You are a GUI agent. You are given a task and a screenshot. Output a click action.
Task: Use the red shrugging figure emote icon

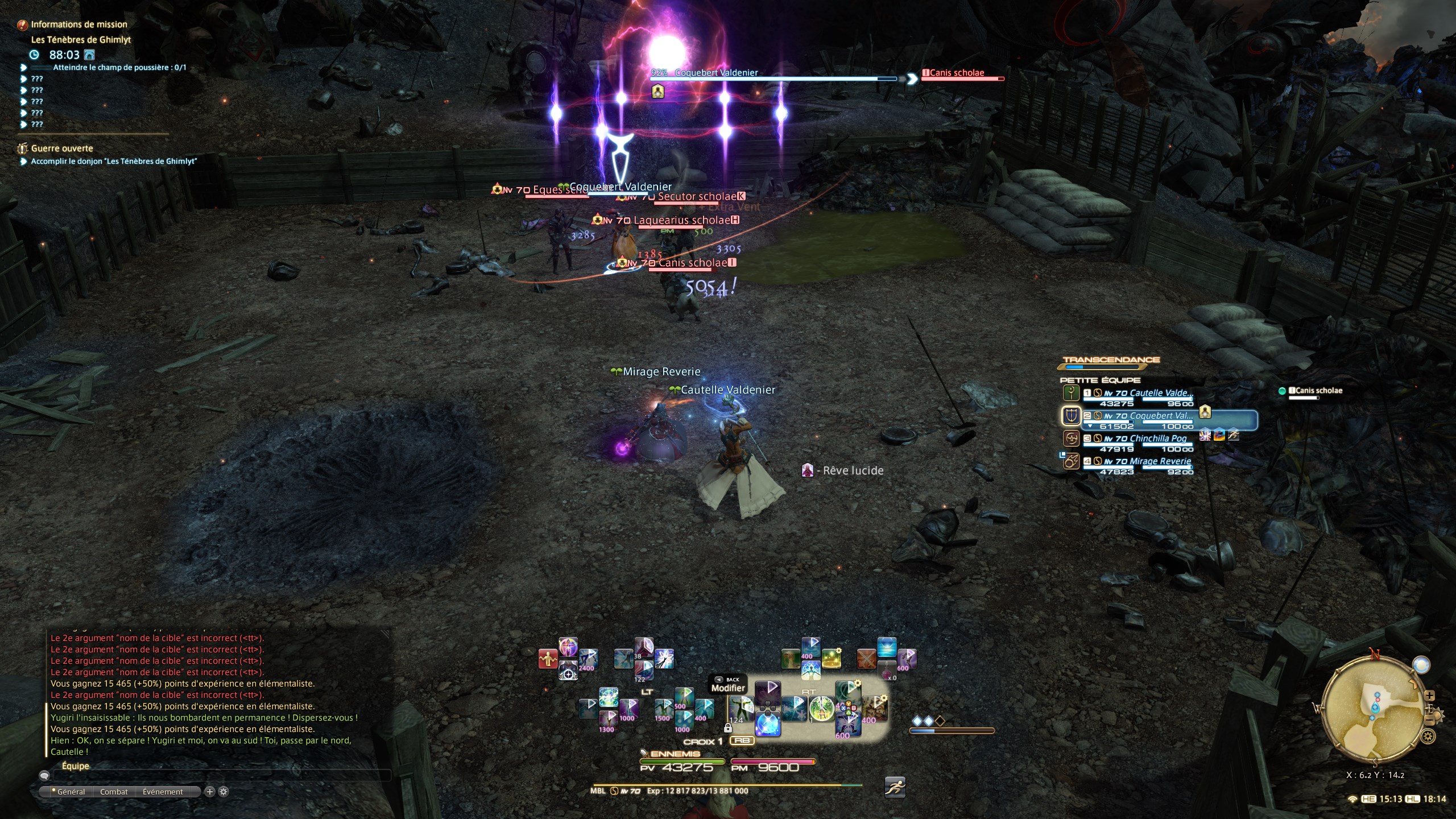(548, 659)
